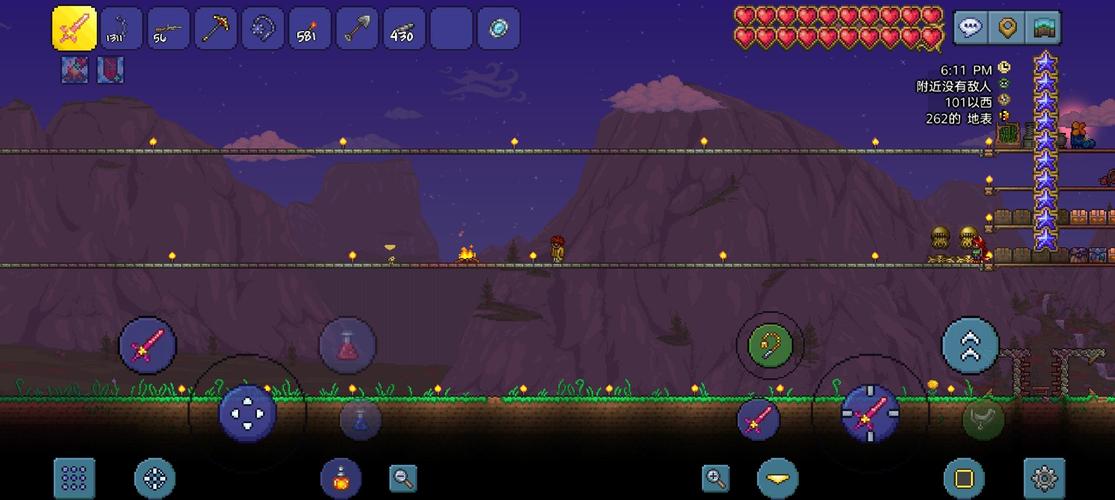The image size is (1115, 500).
Task: Zoom out with the minus magnifier
Action: (x=403, y=478)
